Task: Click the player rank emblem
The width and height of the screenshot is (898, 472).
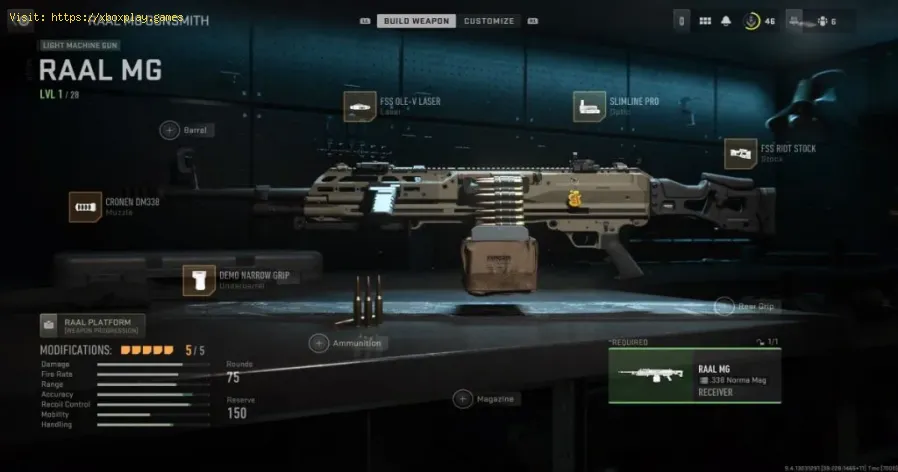Action: coord(751,21)
